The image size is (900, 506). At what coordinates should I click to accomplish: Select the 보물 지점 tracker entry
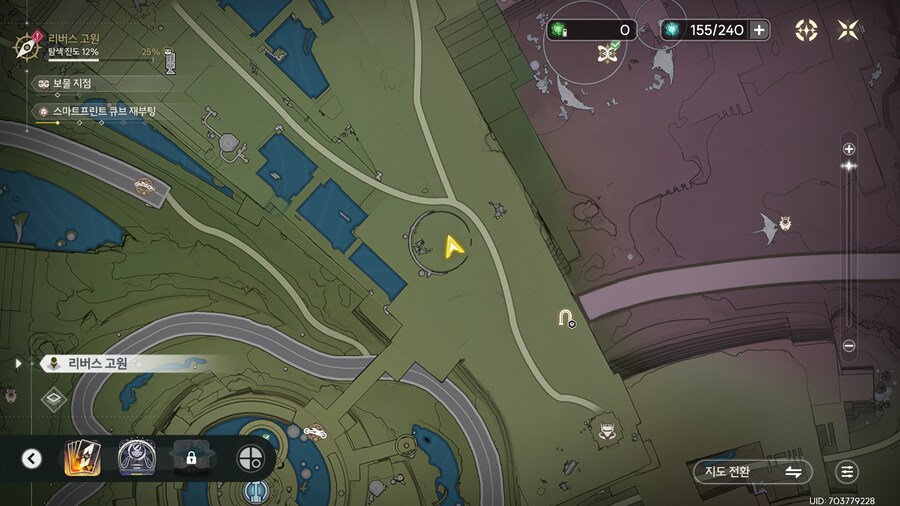72,83
